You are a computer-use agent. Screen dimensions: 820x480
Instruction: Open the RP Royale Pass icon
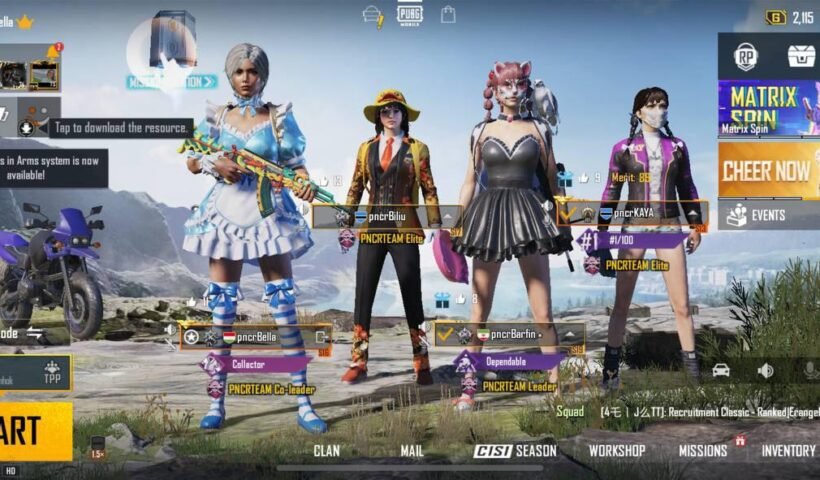coord(745,57)
